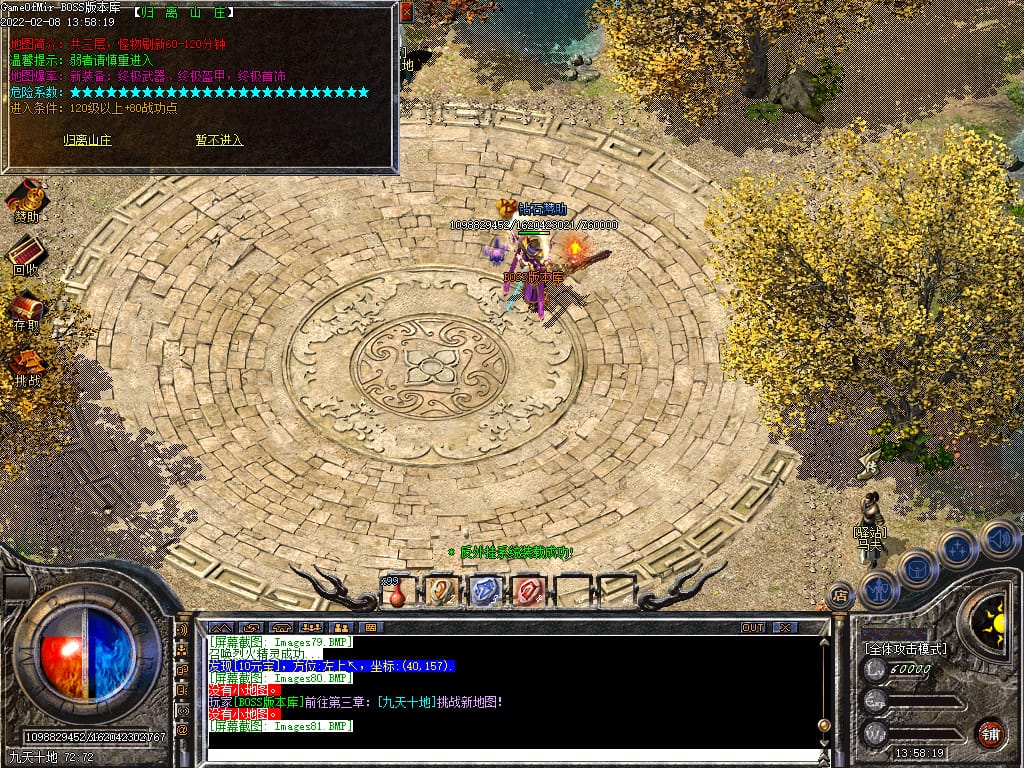This screenshot has height=768, width=1024.
Task: Open the 存取 storage chest icon
Action: click(27, 307)
